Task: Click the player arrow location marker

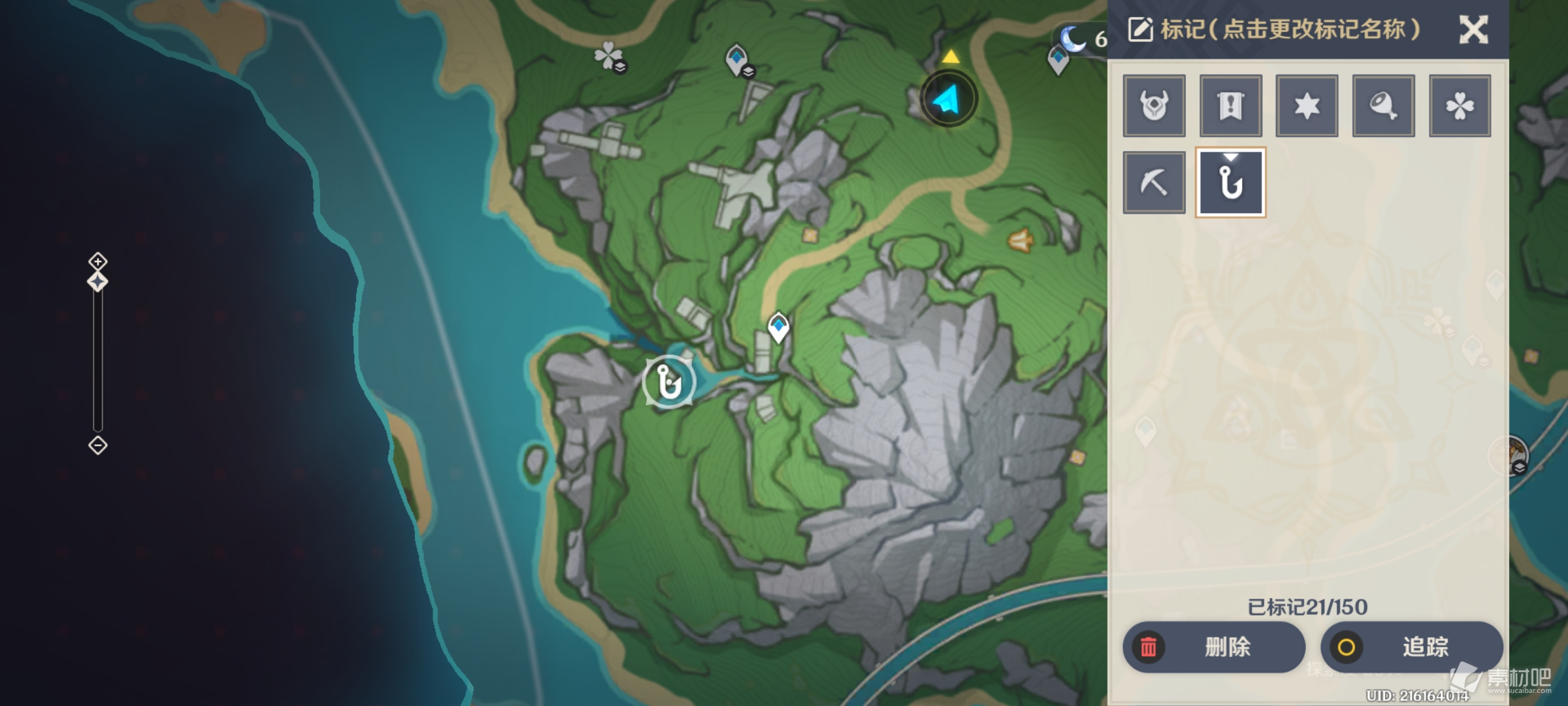Action: click(x=948, y=100)
